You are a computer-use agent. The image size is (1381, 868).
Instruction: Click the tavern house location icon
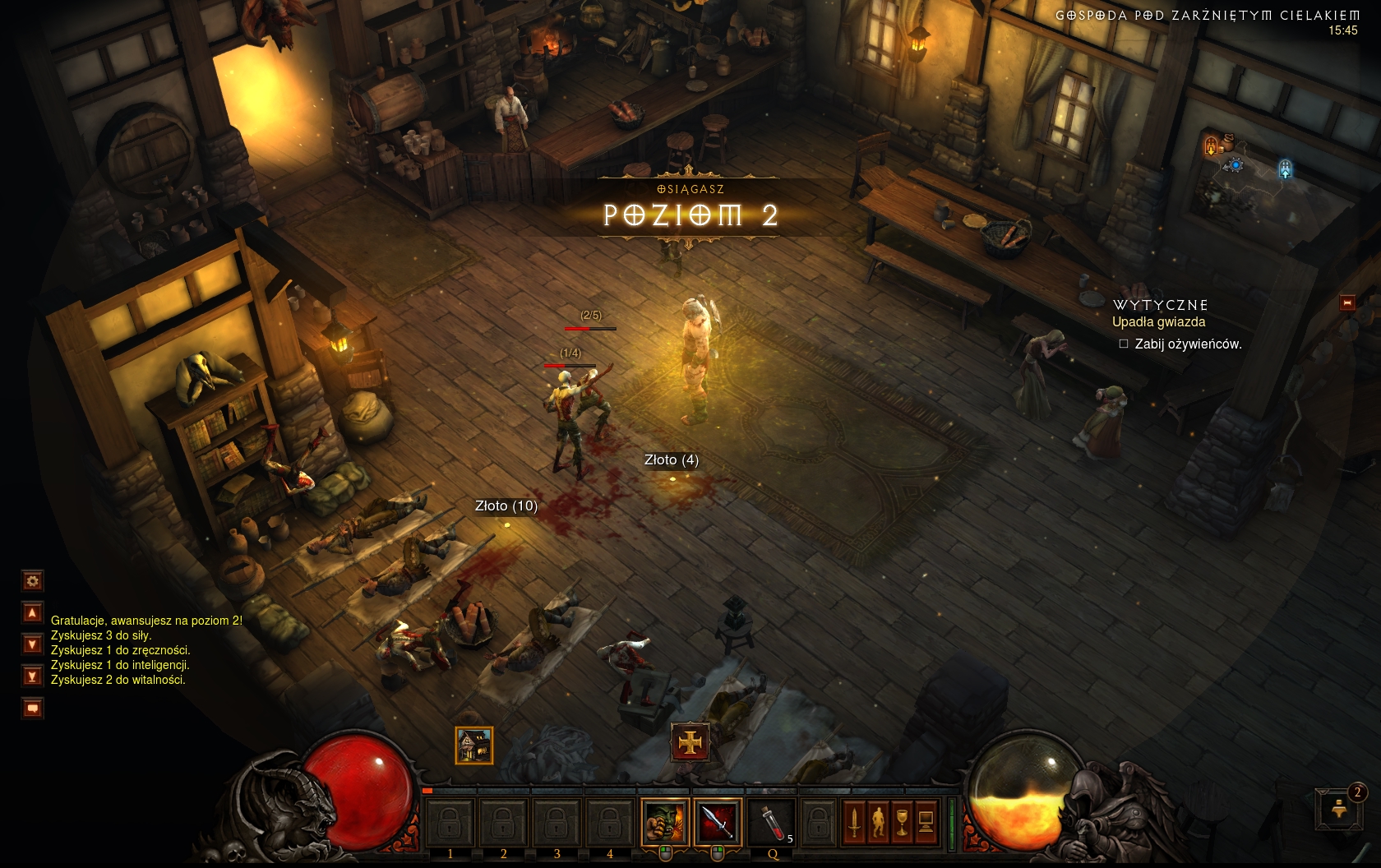click(474, 746)
